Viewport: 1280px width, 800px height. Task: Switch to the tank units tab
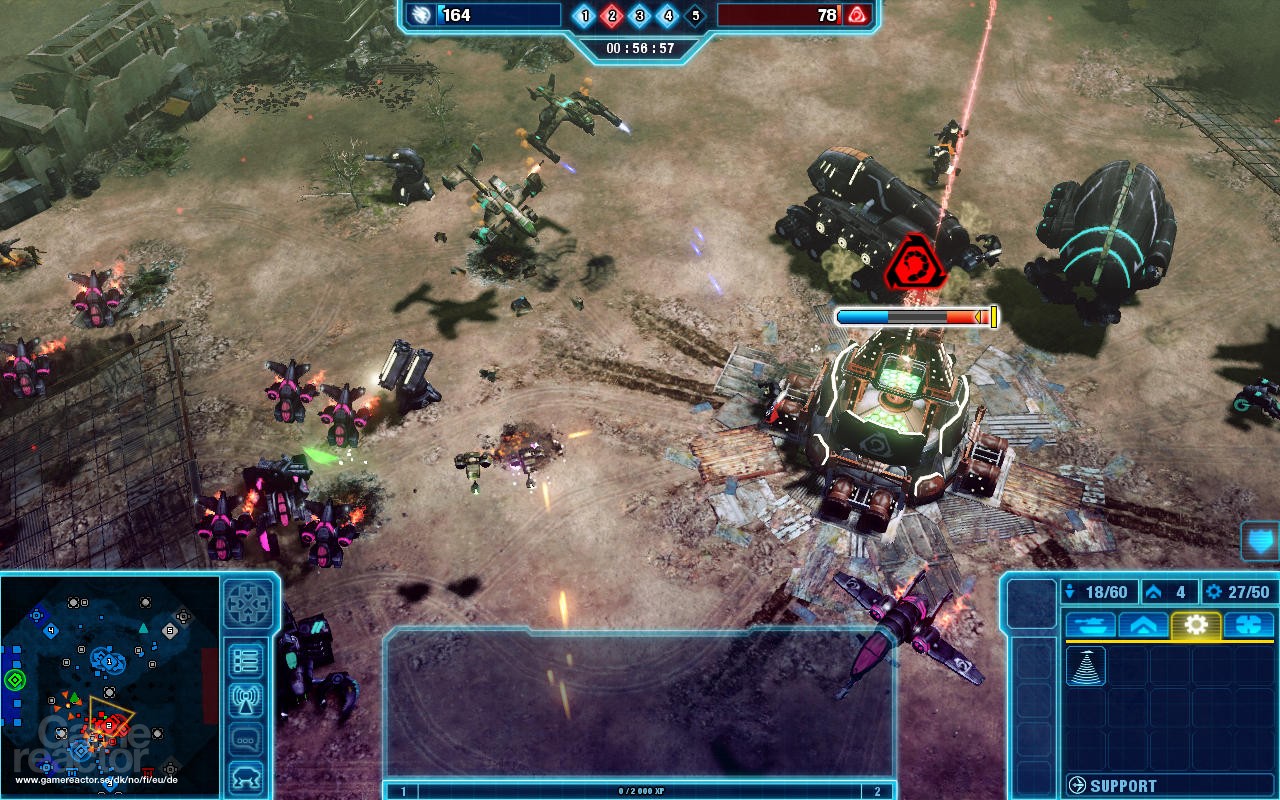[x=1091, y=625]
